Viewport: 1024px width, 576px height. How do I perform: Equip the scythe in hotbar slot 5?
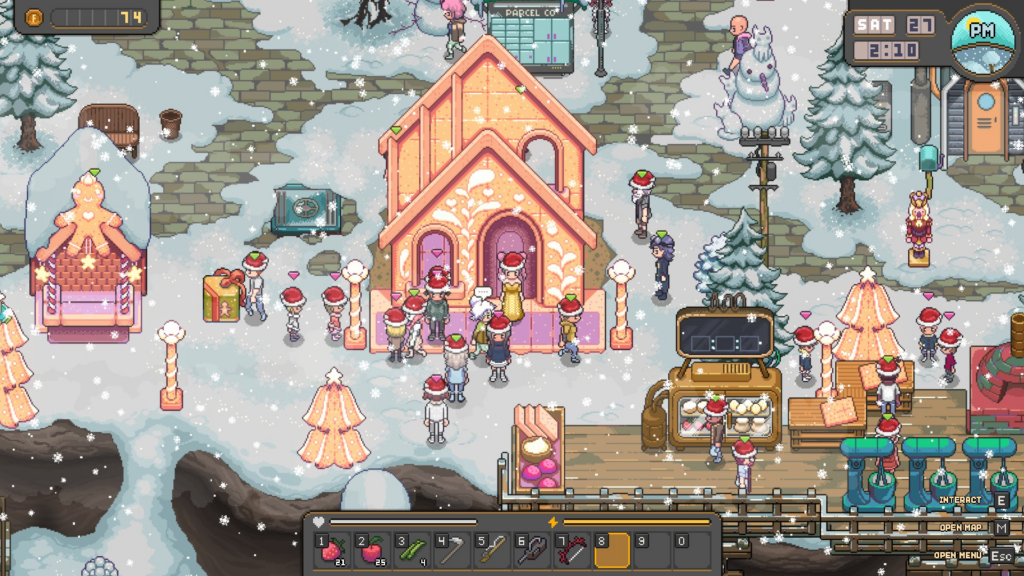pos(493,550)
